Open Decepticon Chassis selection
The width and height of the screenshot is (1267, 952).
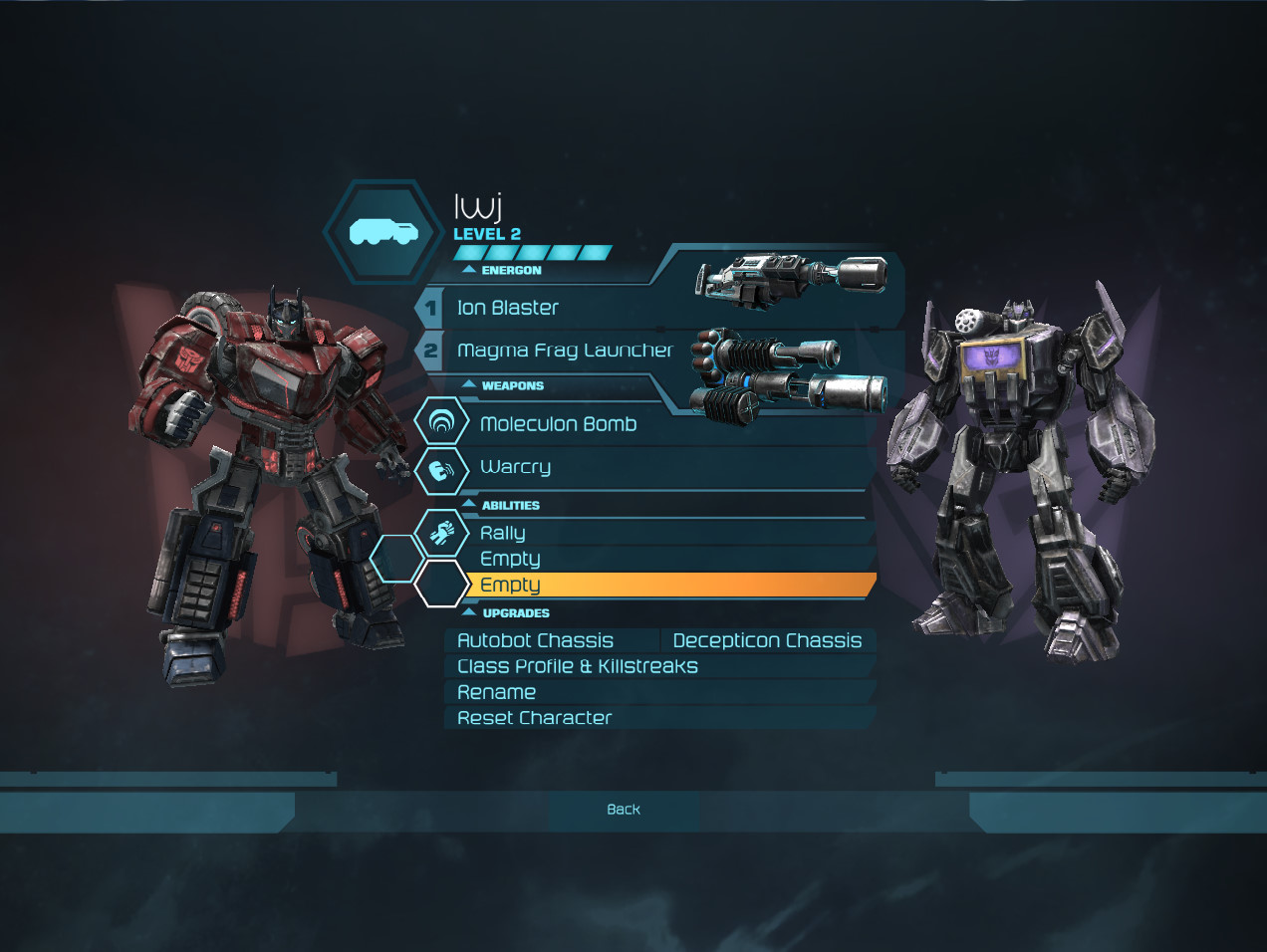767,641
